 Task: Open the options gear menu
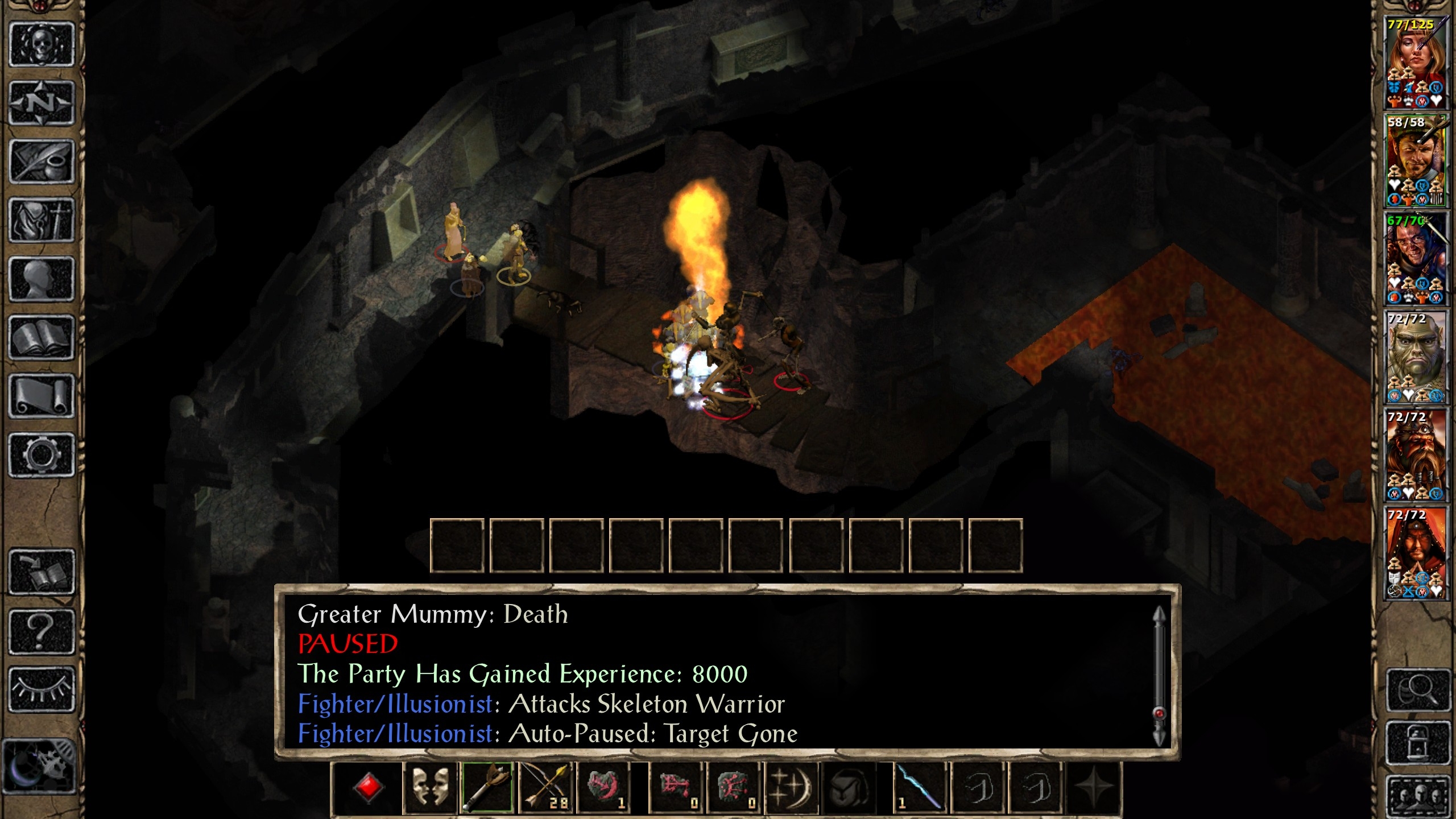(42, 454)
